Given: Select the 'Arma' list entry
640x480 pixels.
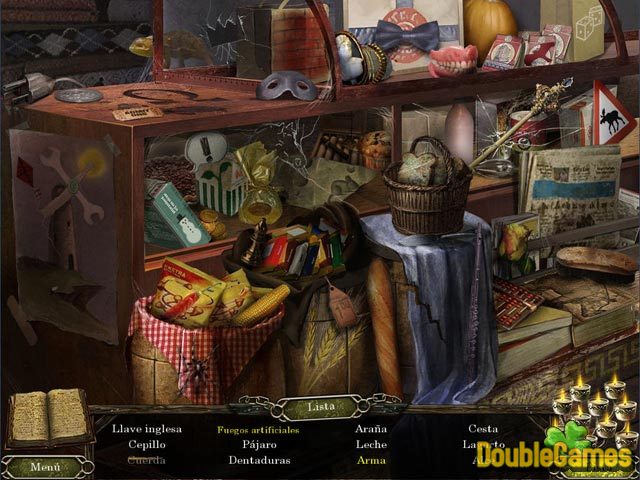Looking at the screenshot, I should [x=371, y=460].
